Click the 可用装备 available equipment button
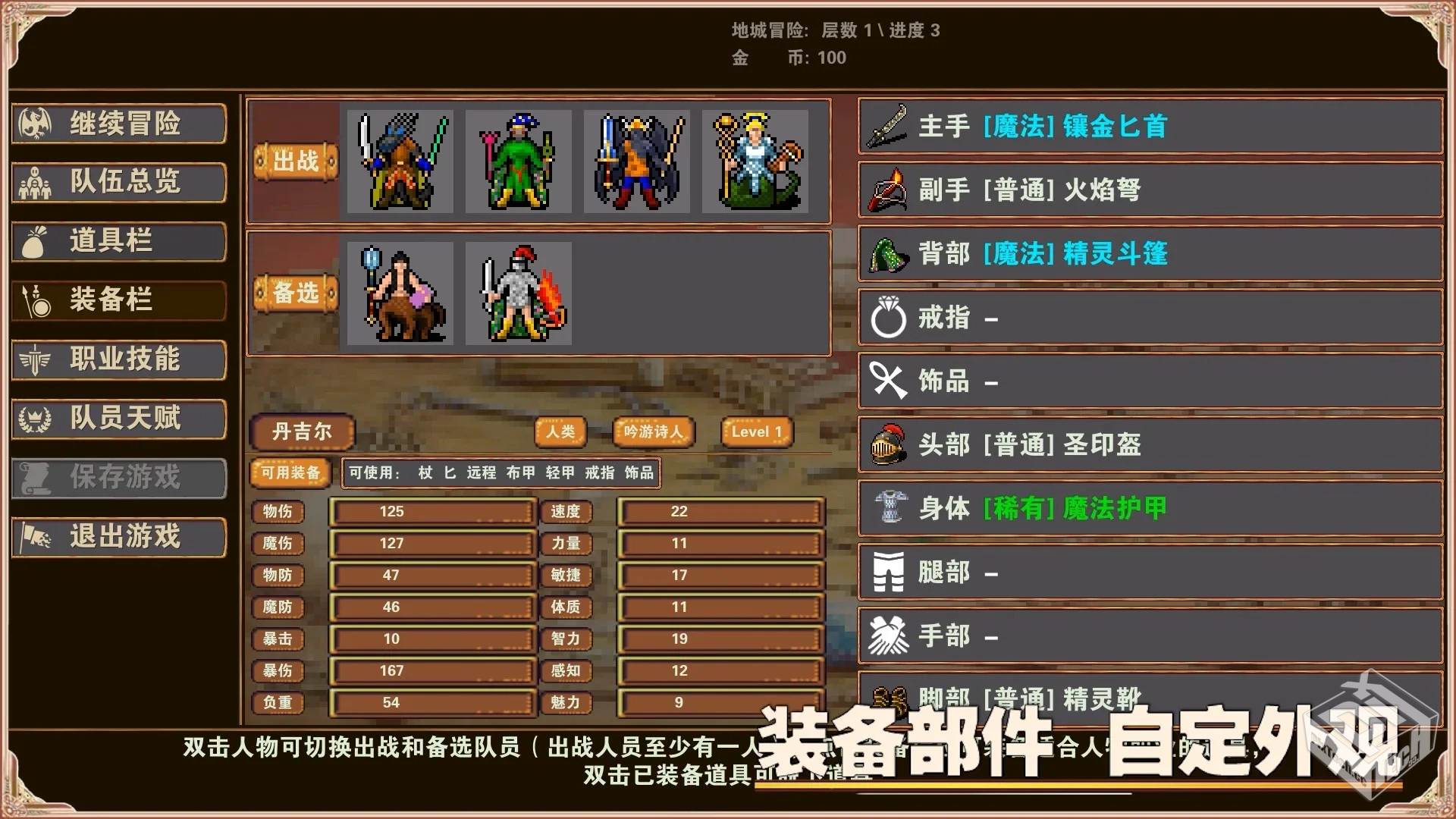This screenshot has height=819, width=1456. [x=291, y=472]
